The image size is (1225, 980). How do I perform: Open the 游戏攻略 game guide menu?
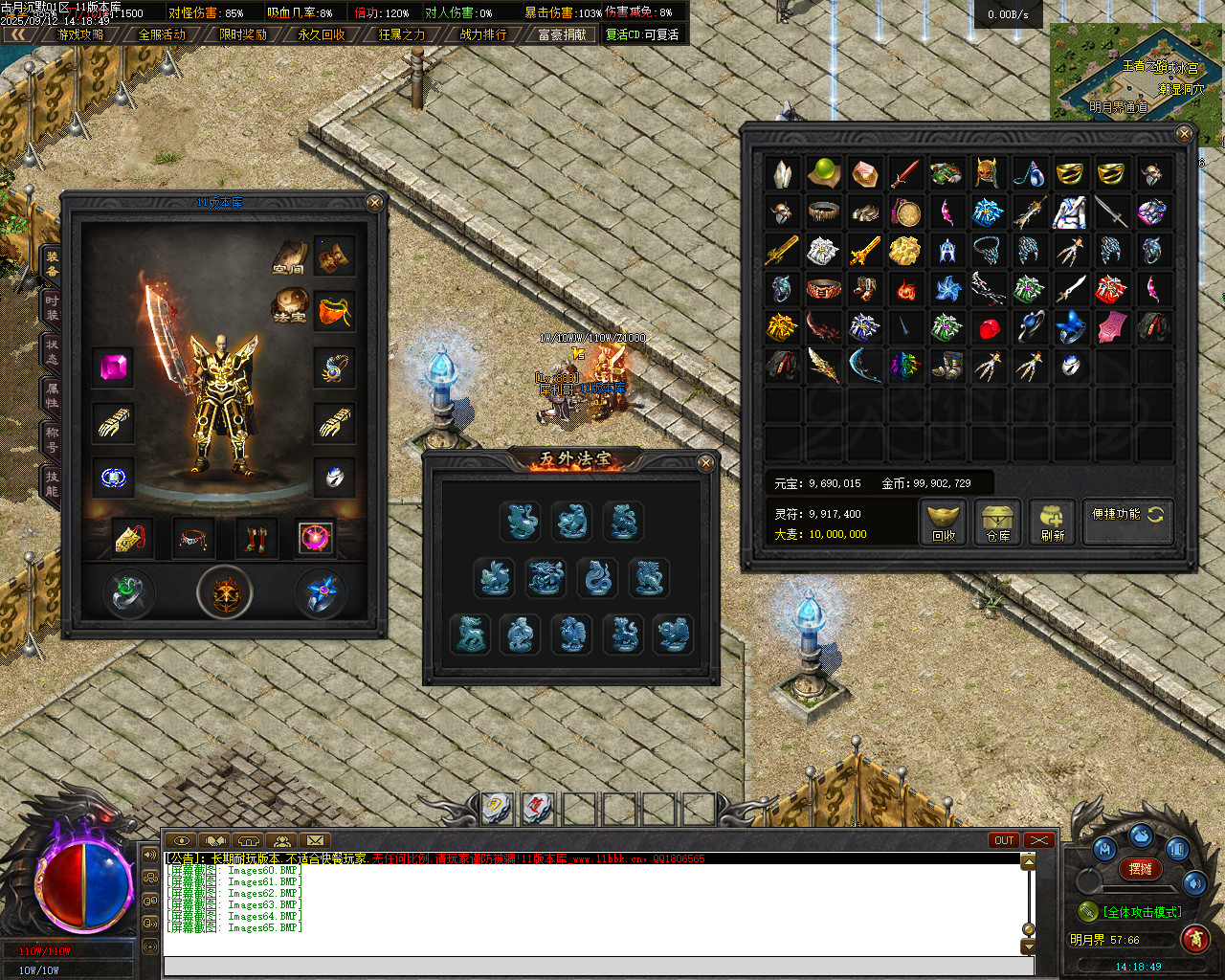point(80,34)
